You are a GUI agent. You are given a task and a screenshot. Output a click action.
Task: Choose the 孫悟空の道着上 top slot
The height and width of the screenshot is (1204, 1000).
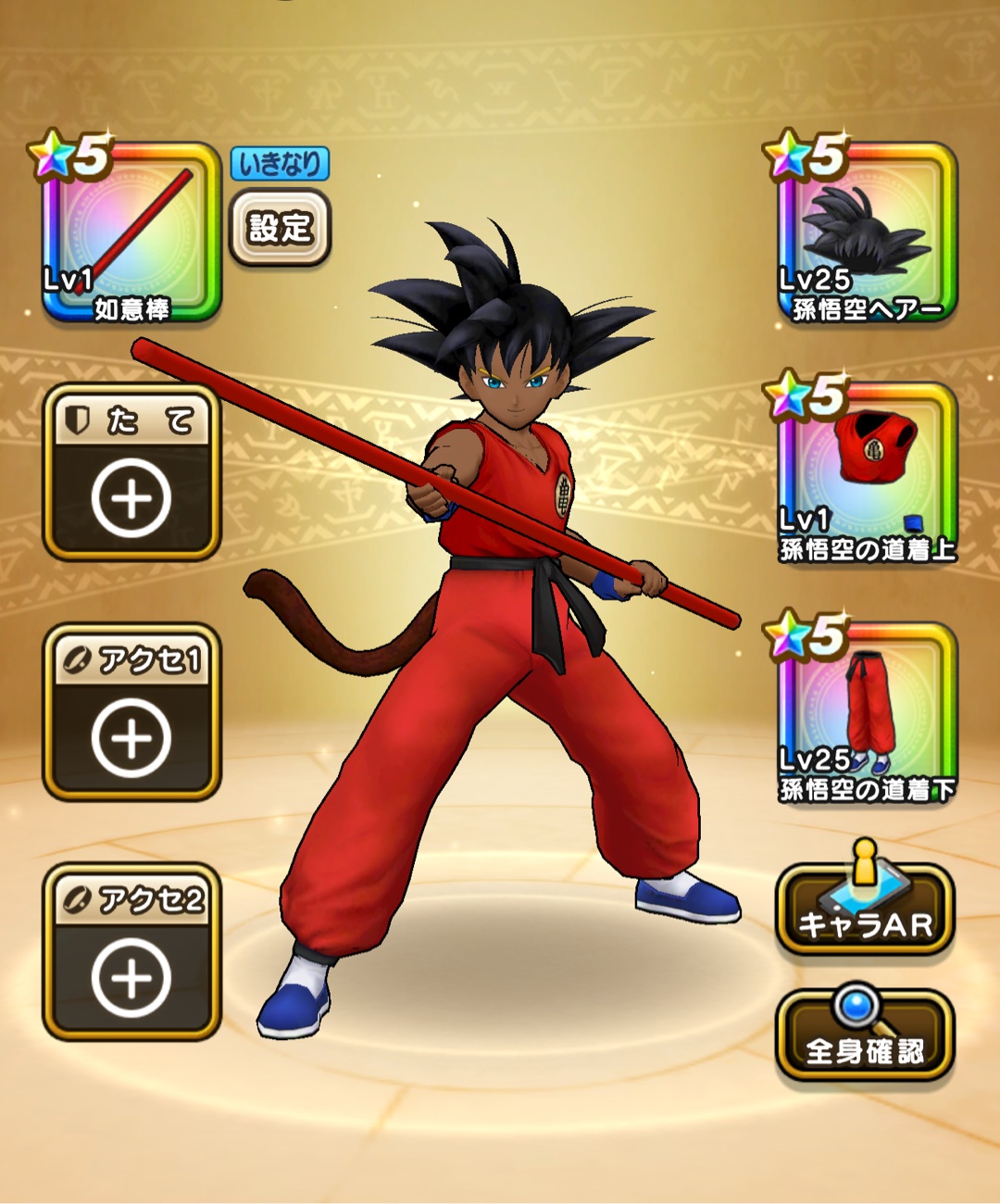(x=865, y=474)
